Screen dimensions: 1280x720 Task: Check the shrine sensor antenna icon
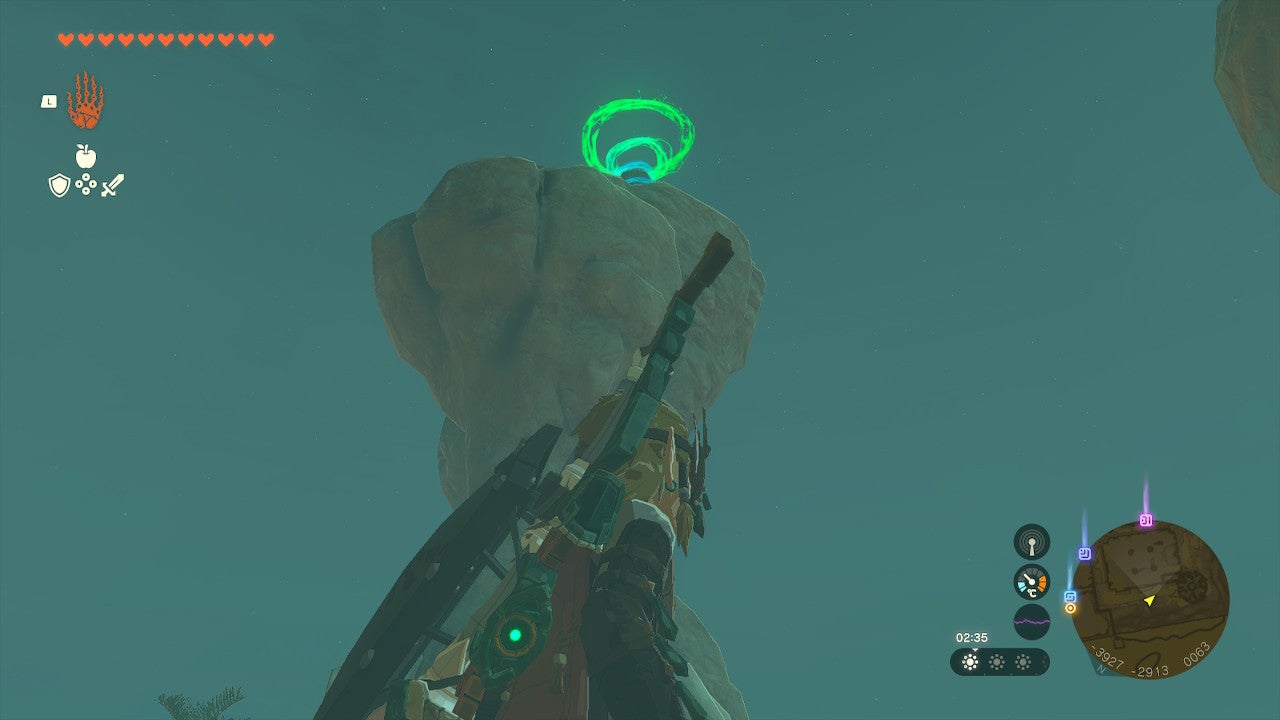tap(1032, 542)
